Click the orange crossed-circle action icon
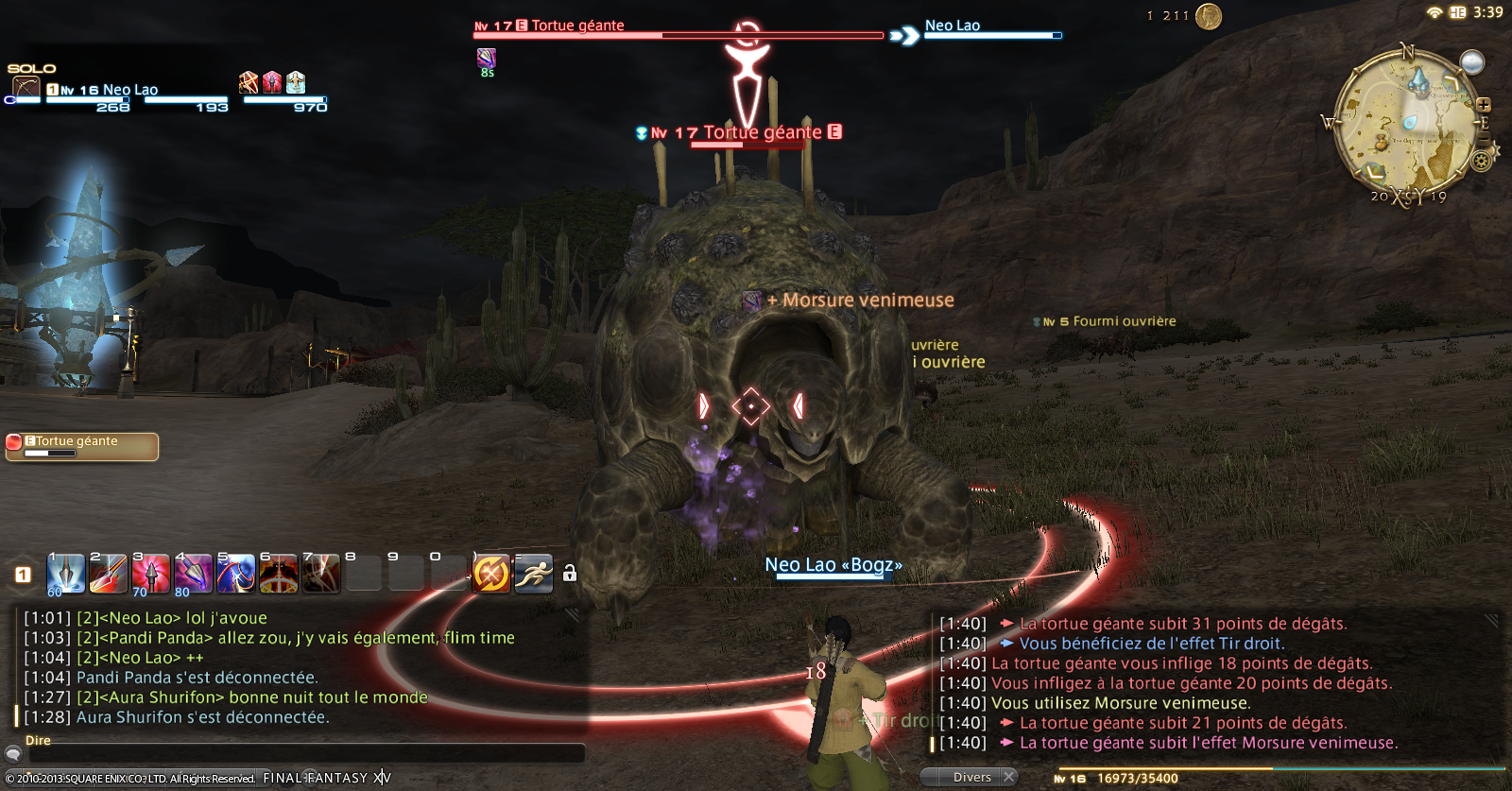The width and height of the screenshot is (1512, 791). (x=491, y=573)
